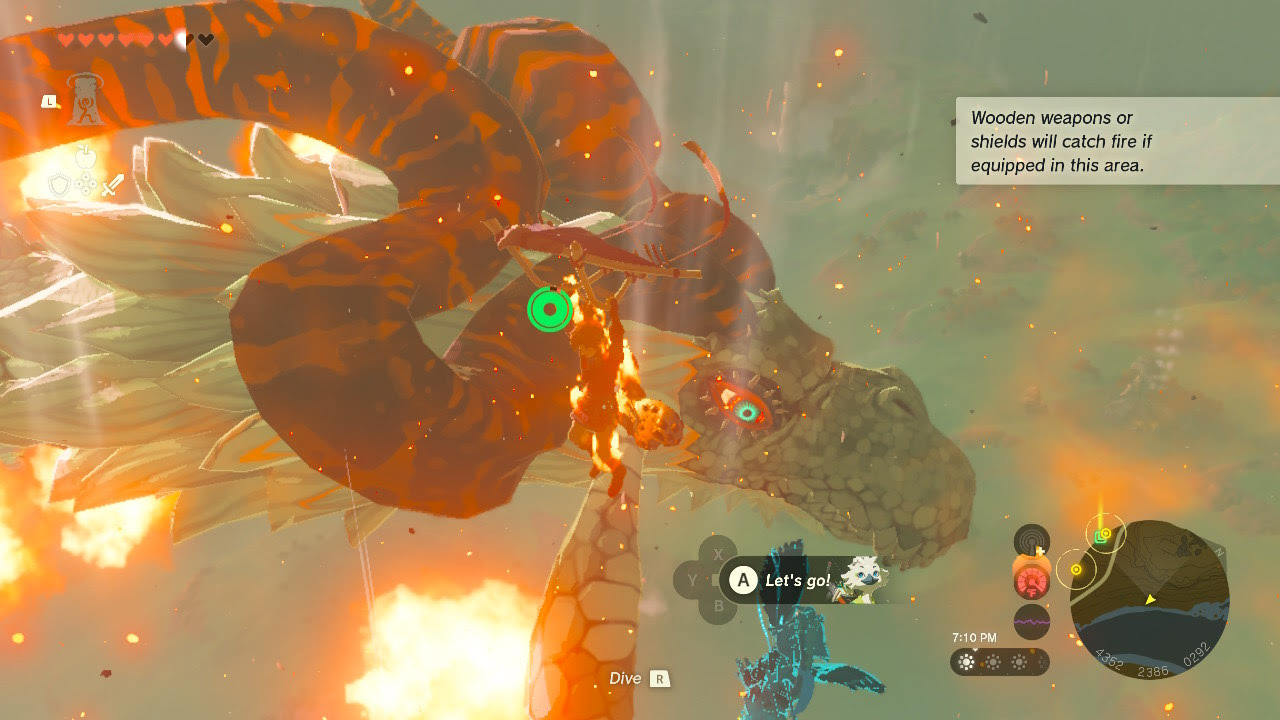This screenshot has height=720, width=1280.
Task: Click the apple quick-slot icon on the d-pad
Action: coord(87,156)
